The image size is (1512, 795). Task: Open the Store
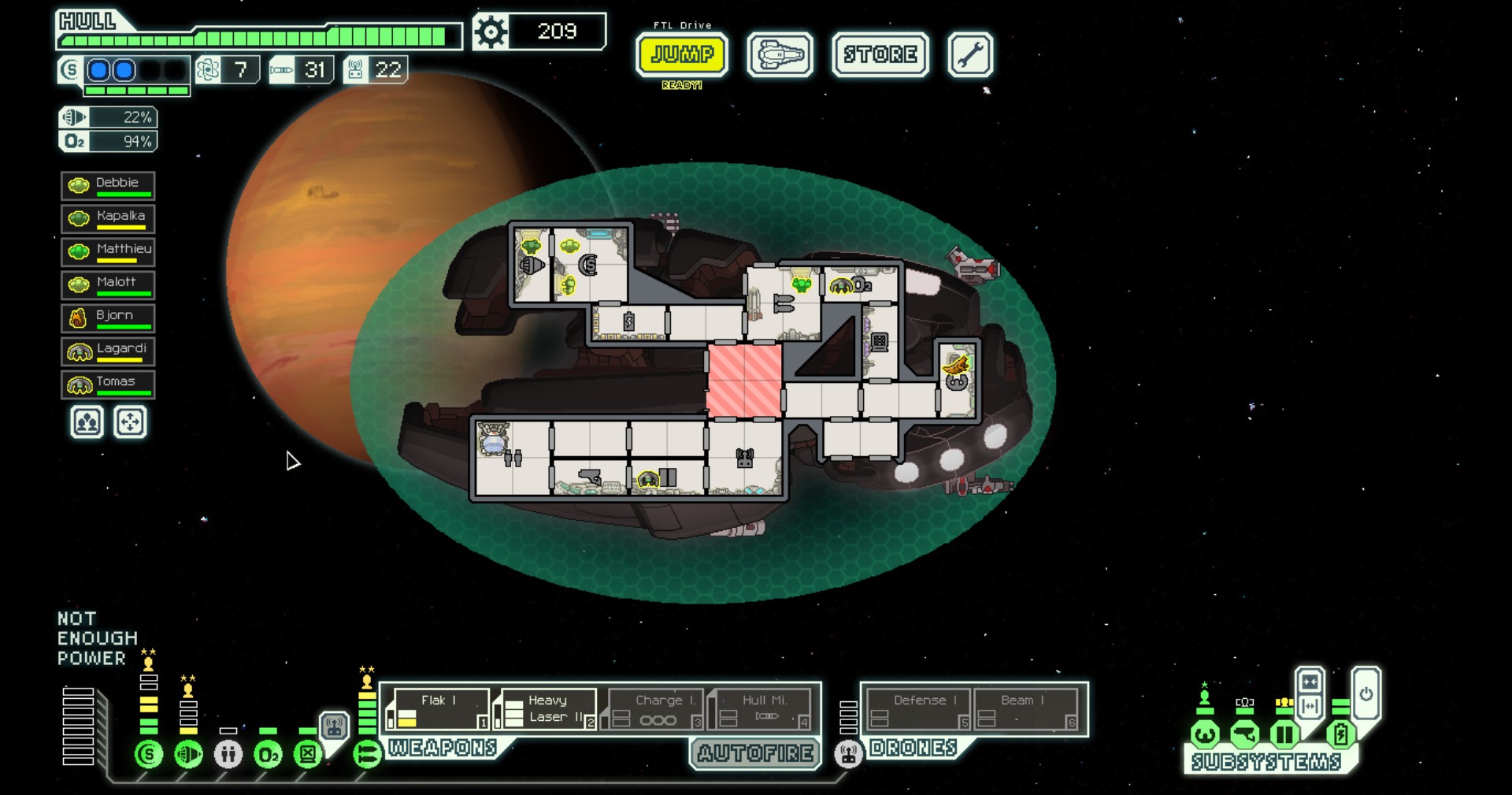point(880,54)
